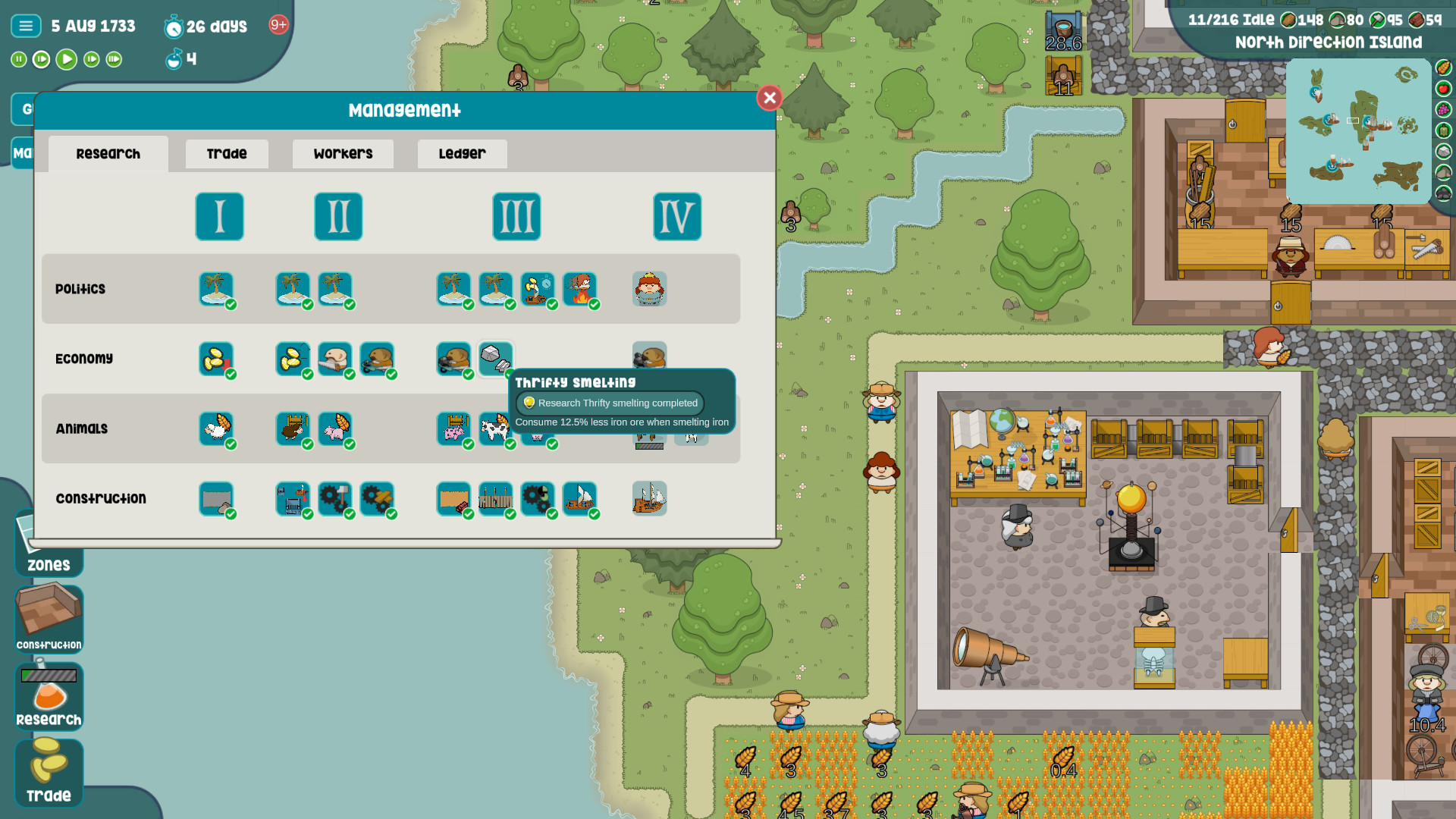The height and width of the screenshot is (819, 1456).
Task: Click the cow research icon in tier III
Action: [497, 428]
